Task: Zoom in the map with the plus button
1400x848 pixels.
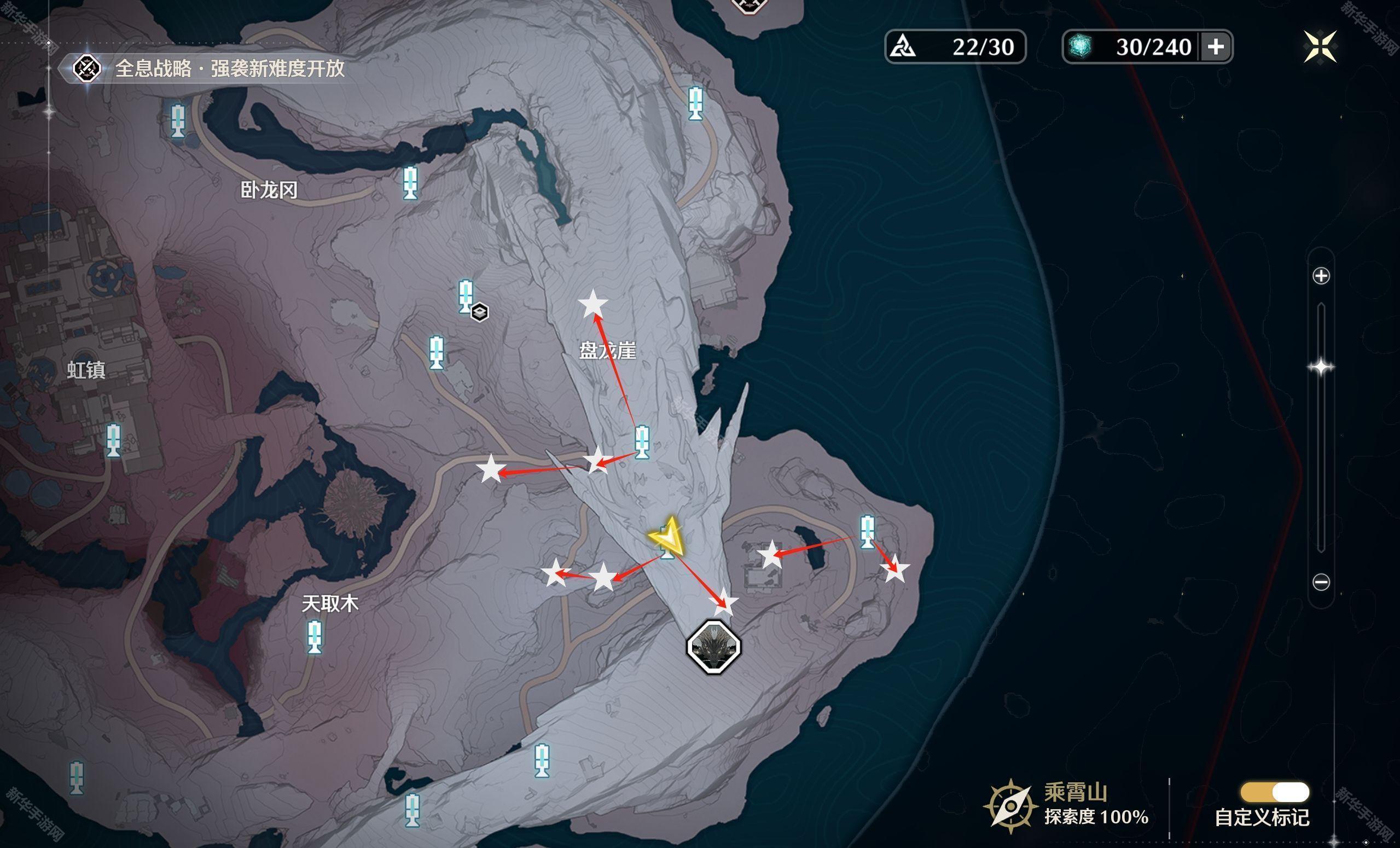Action: 1321,276
